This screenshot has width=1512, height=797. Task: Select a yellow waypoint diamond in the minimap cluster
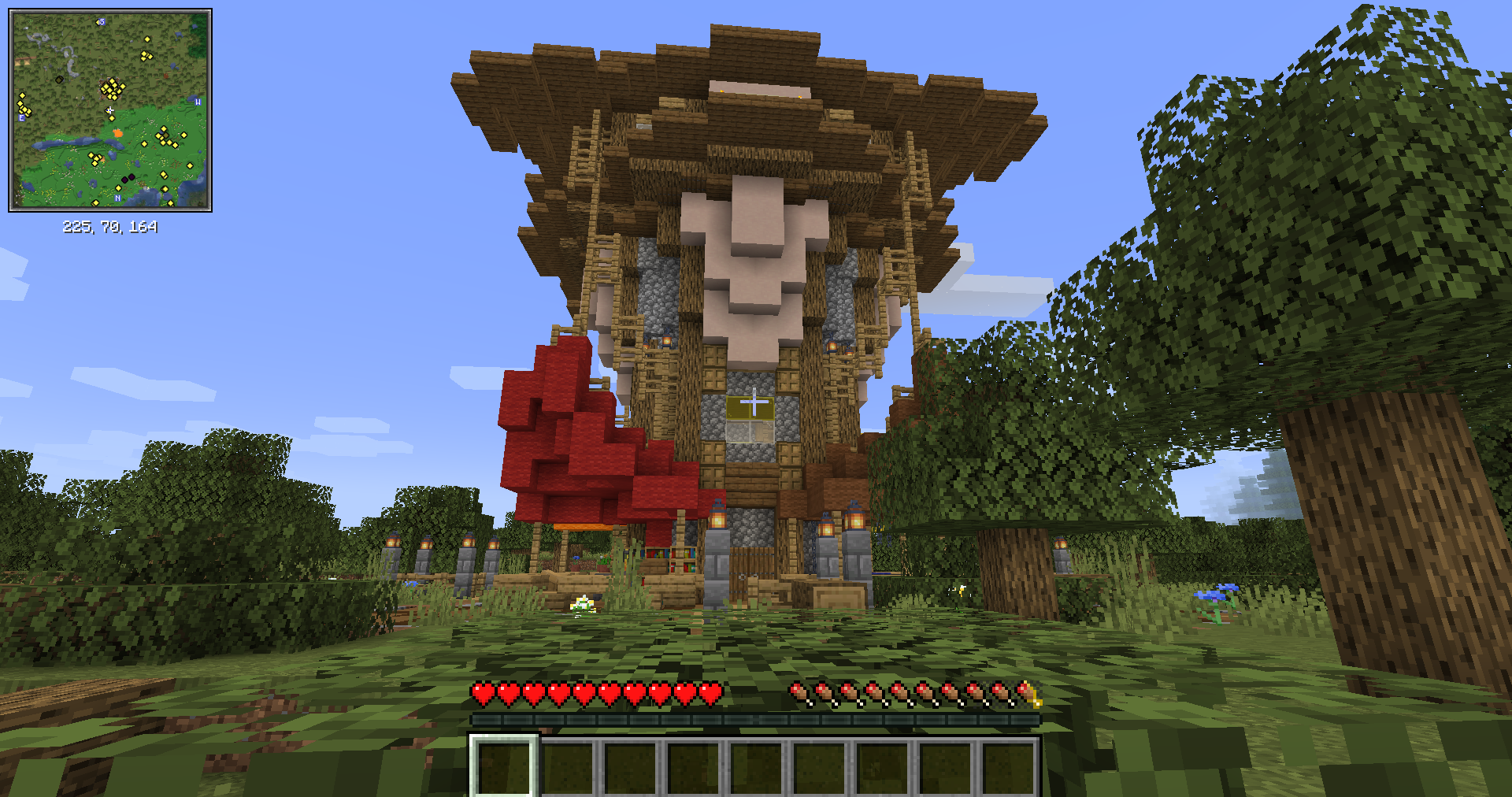click(112, 89)
